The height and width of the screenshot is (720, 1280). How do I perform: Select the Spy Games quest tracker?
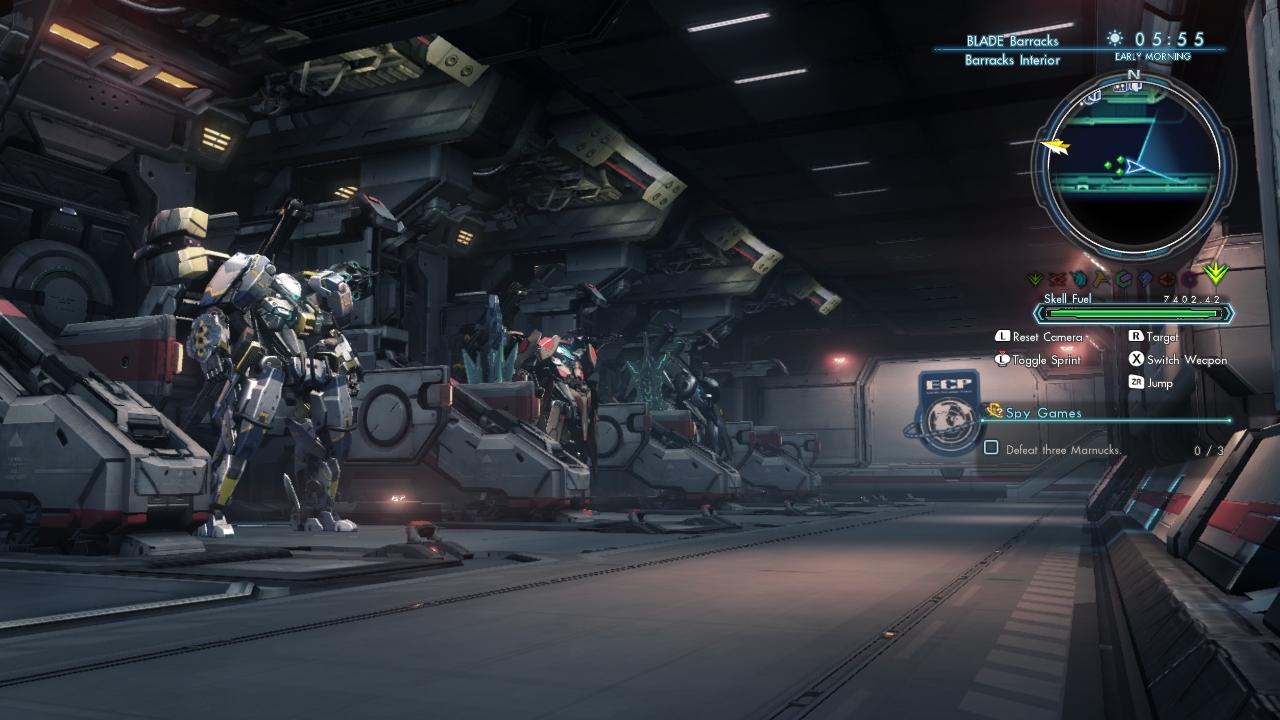pos(1044,413)
